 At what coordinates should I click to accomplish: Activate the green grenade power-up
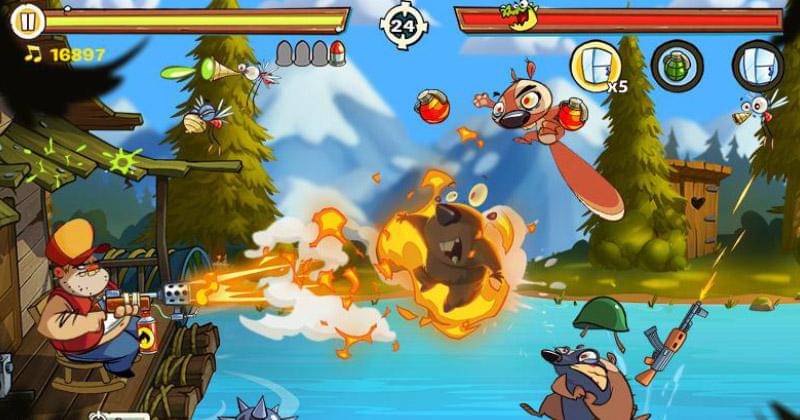pos(676,66)
